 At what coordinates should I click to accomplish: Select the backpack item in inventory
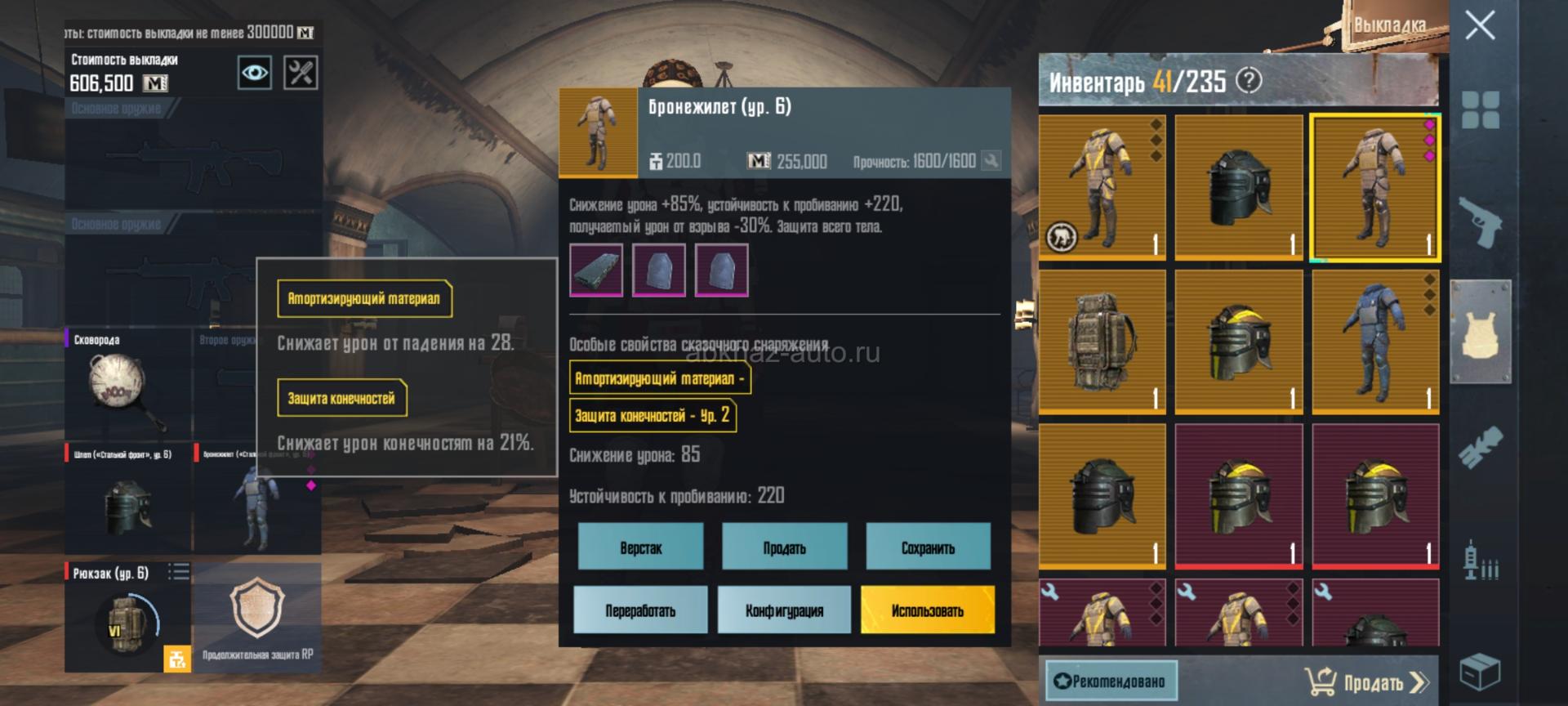[1102, 342]
